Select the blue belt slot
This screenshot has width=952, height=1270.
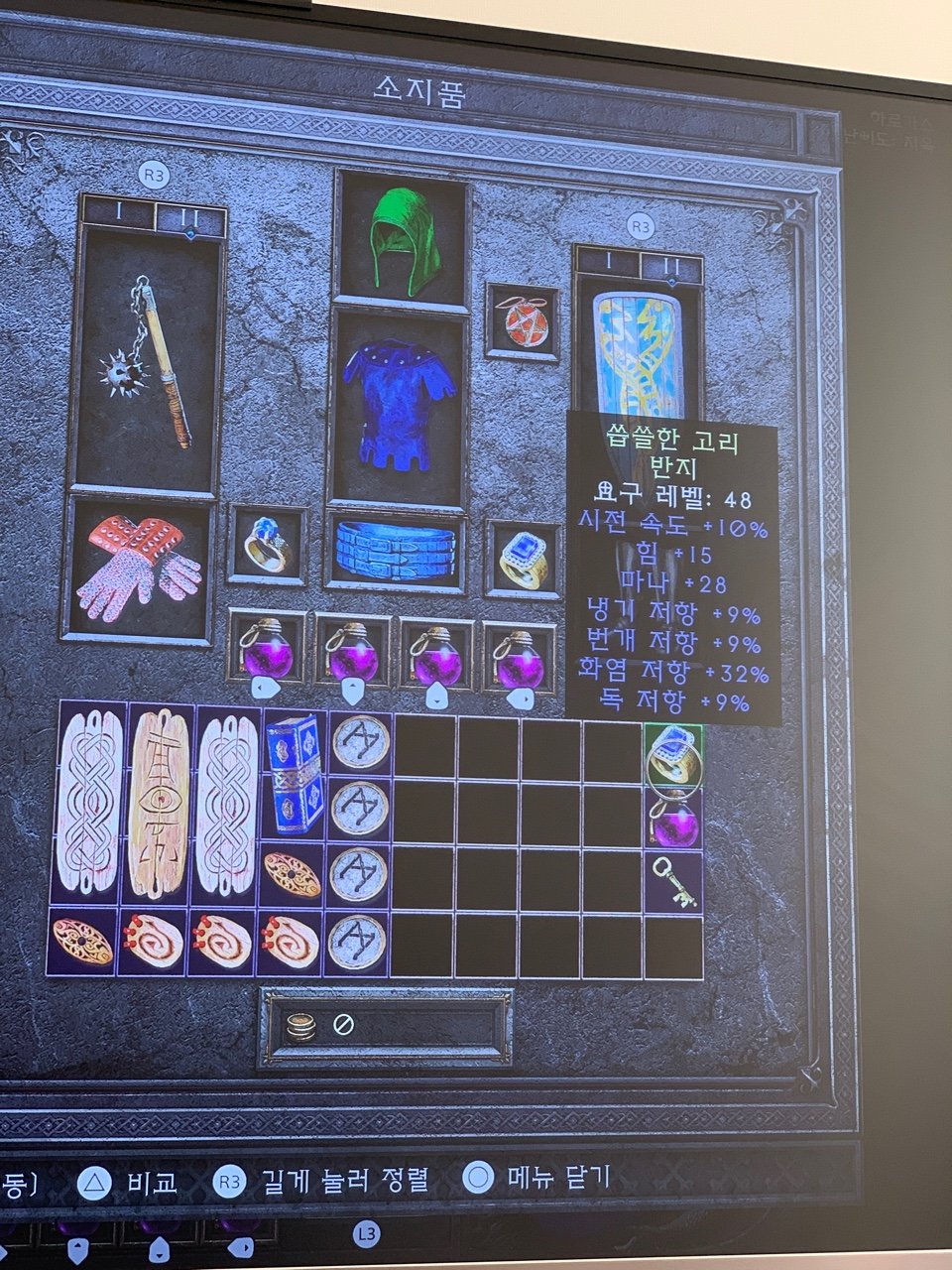(x=396, y=549)
